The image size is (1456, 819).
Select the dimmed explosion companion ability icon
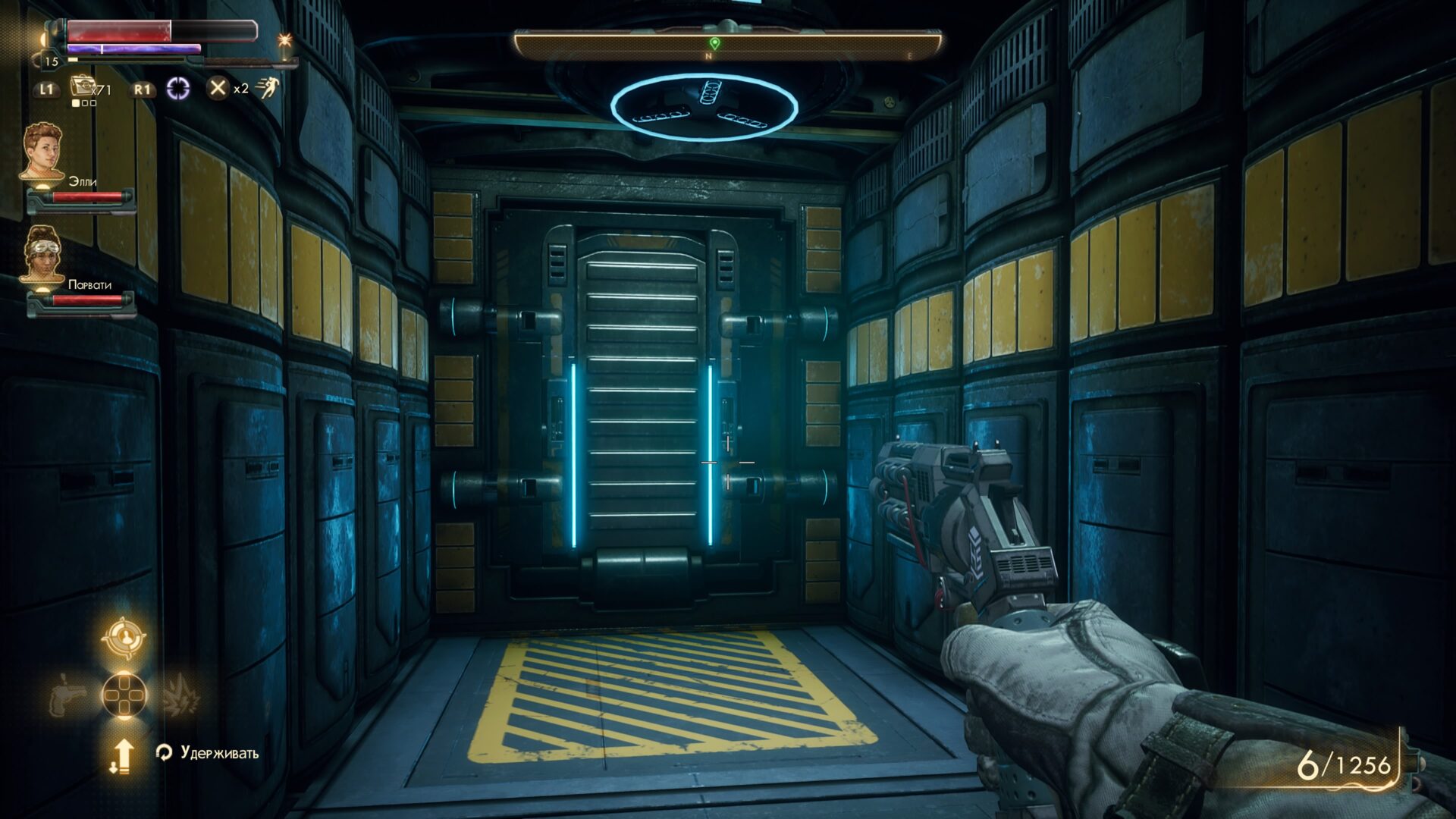pyautogui.click(x=180, y=695)
